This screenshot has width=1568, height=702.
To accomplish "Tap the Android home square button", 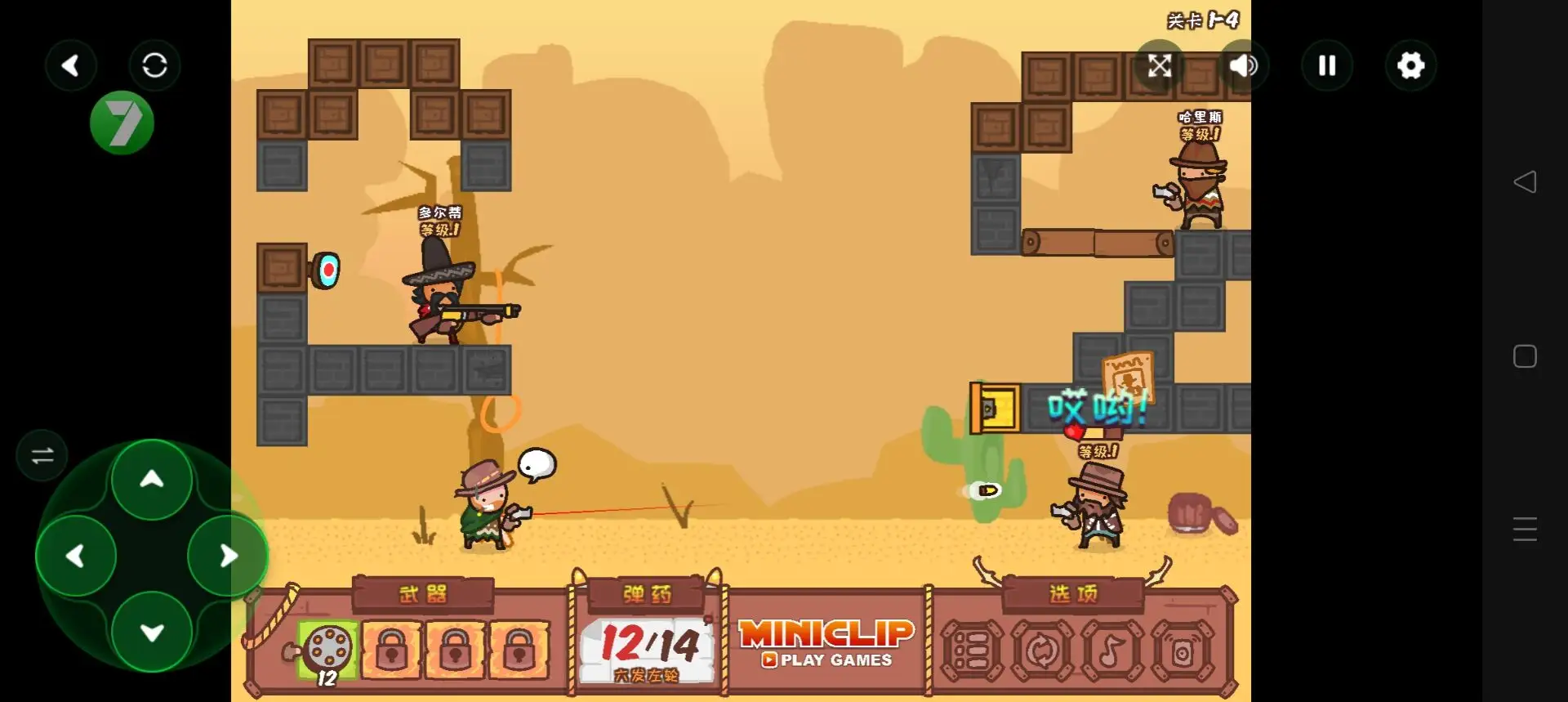I will pos(1525,356).
